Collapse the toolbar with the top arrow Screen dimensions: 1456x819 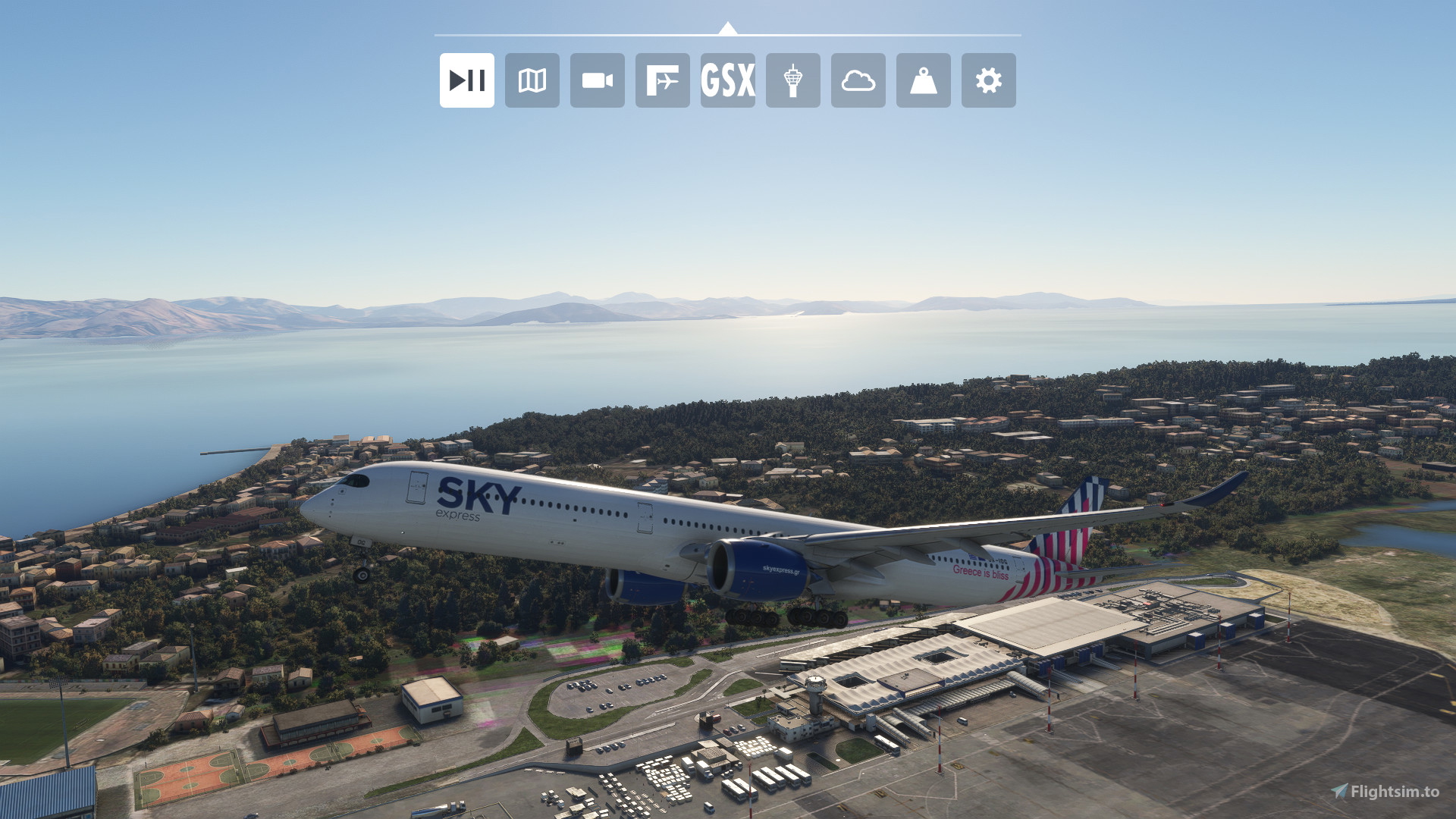pos(727,29)
